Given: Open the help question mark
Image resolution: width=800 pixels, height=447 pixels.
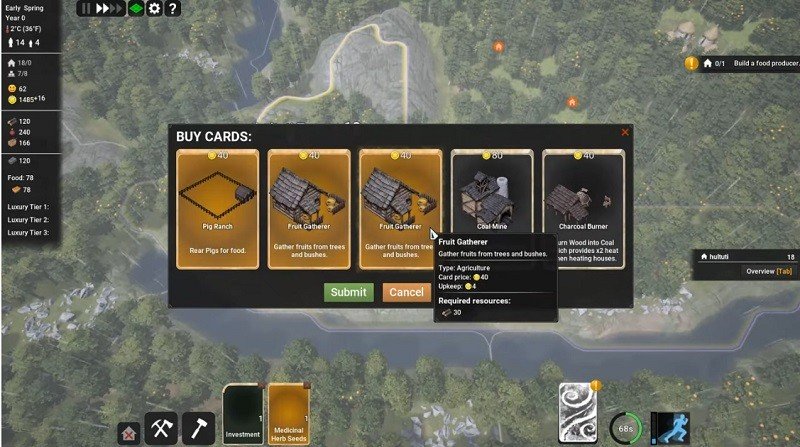Looking at the screenshot, I should [172, 8].
